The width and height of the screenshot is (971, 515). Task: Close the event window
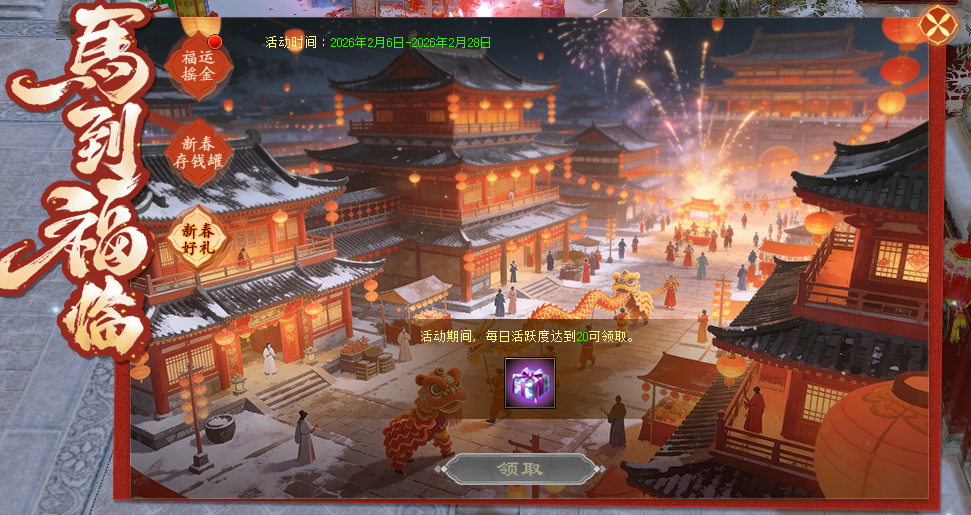pyautogui.click(x=937, y=25)
